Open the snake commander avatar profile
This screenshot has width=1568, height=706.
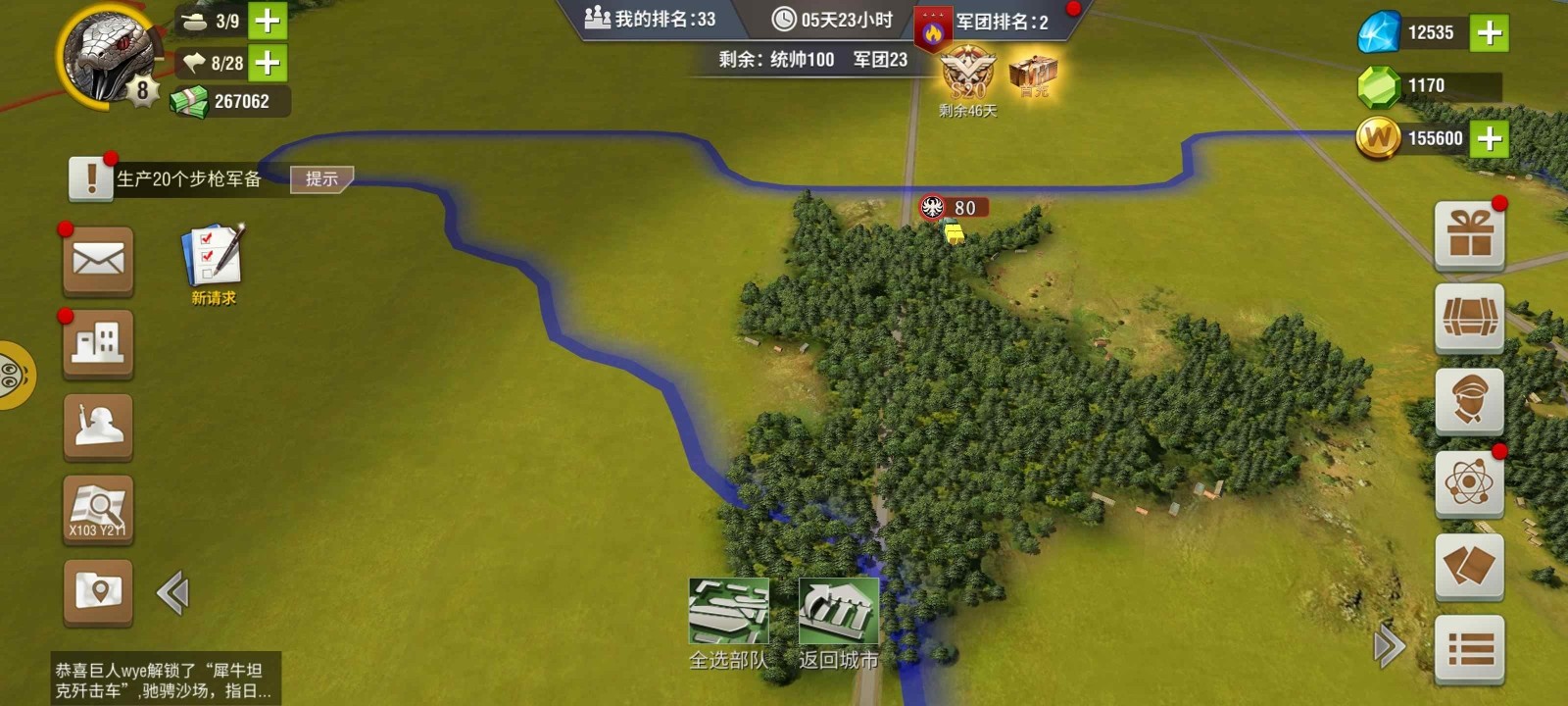coord(110,54)
